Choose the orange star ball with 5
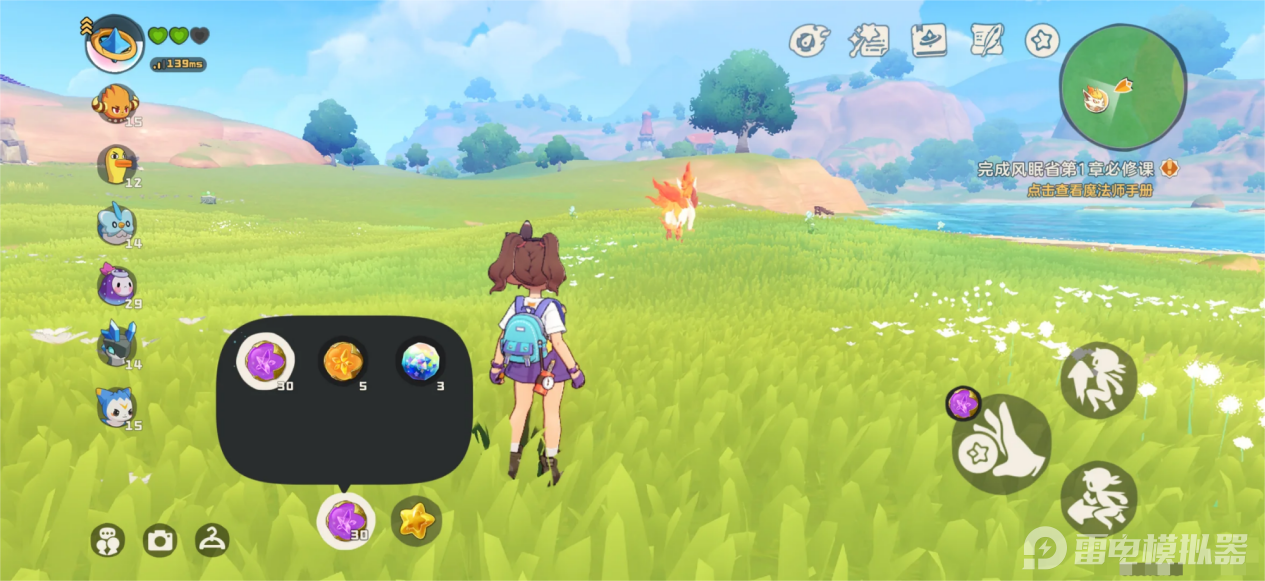This screenshot has height=581, width=1265. (x=343, y=360)
